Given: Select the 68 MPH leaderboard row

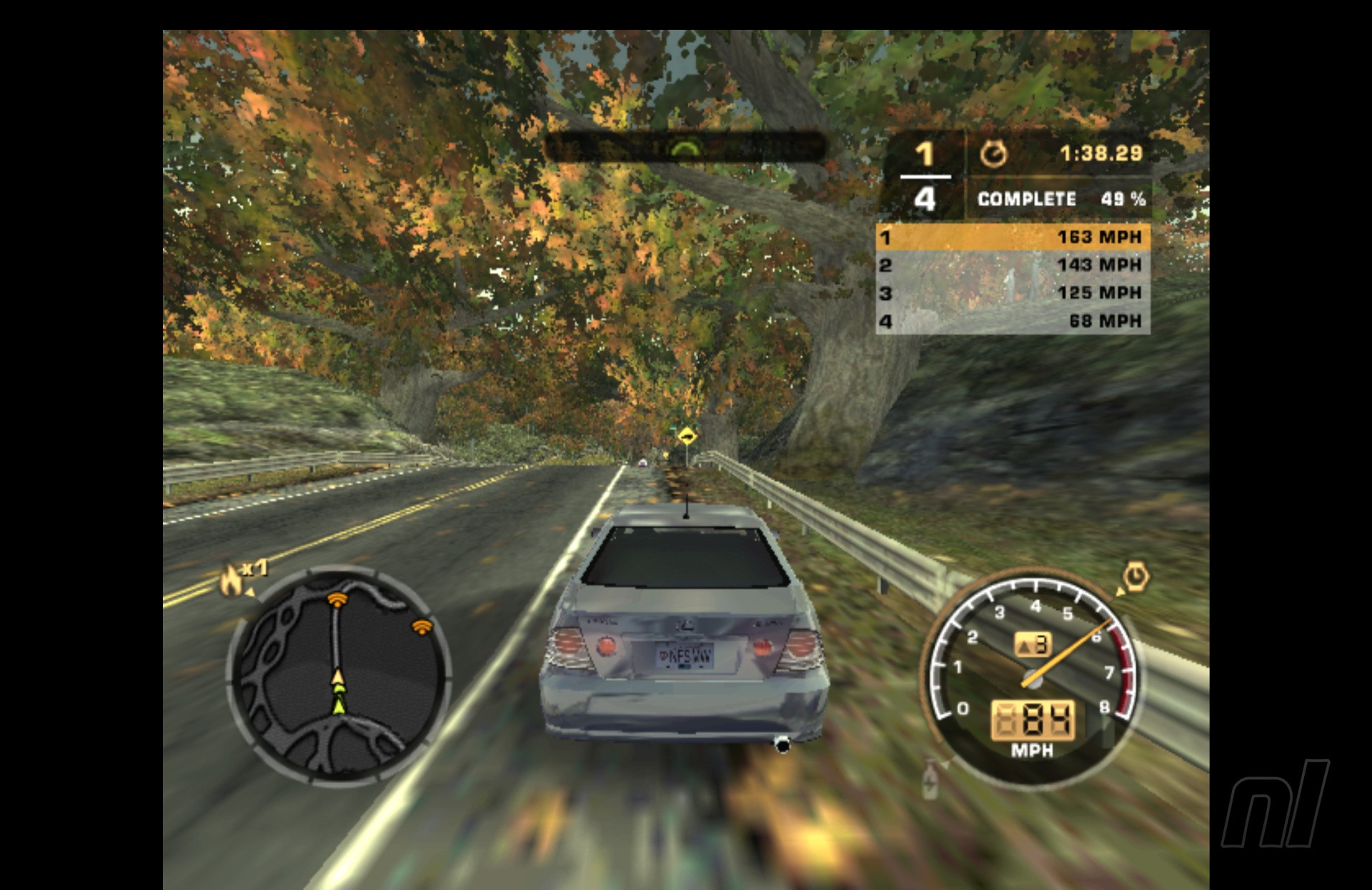Looking at the screenshot, I should pyautogui.click(x=1013, y=321).
